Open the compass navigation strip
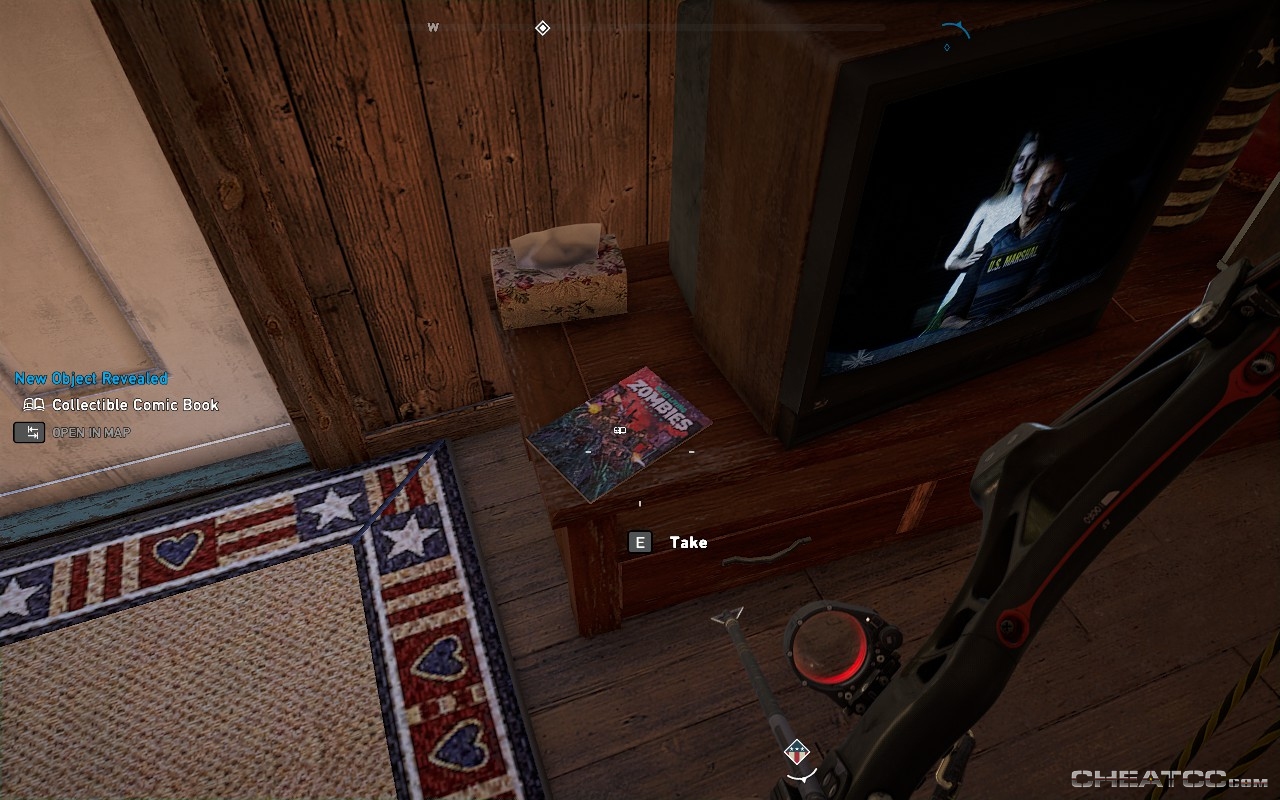Screen dimensions: 1280x800 coord(640,25)
